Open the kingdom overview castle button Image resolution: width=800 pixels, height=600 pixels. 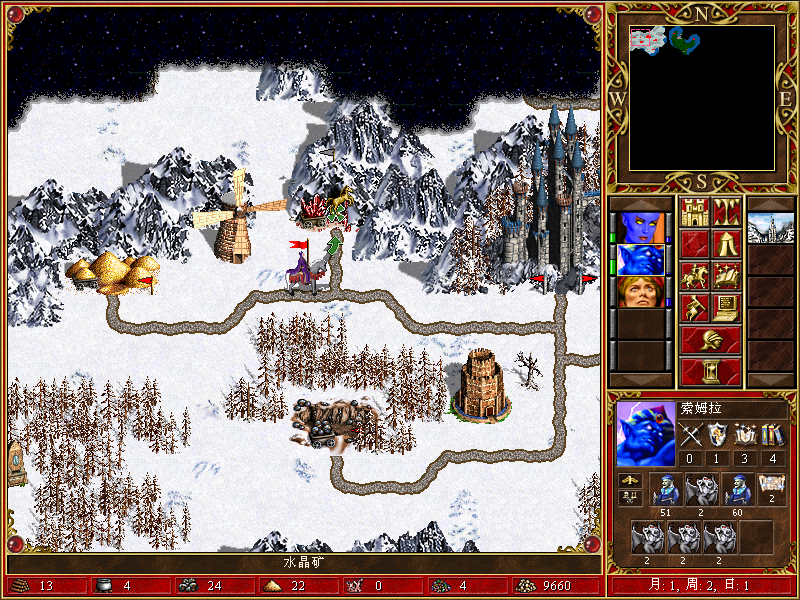click(x=694, y=212)
